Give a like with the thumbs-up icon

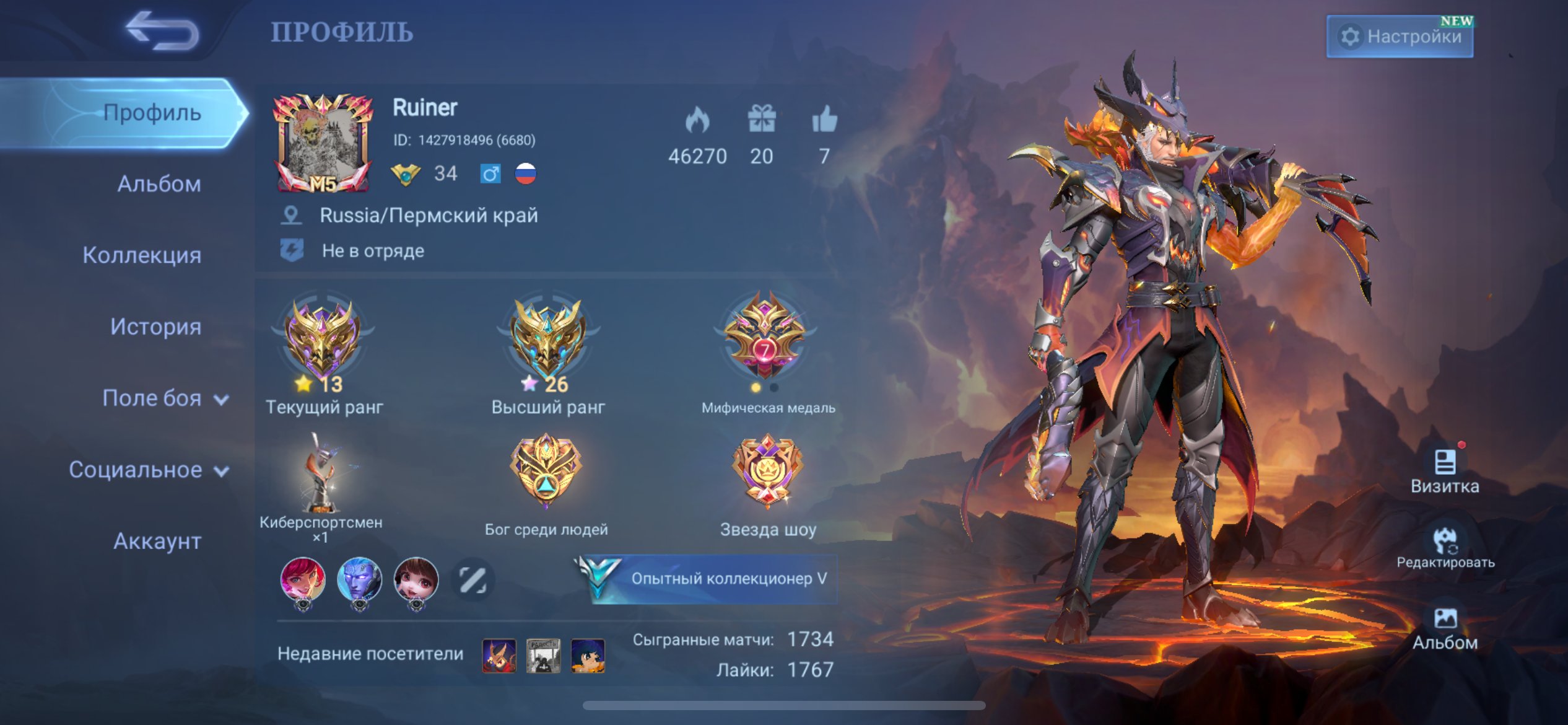pos(824,119)
